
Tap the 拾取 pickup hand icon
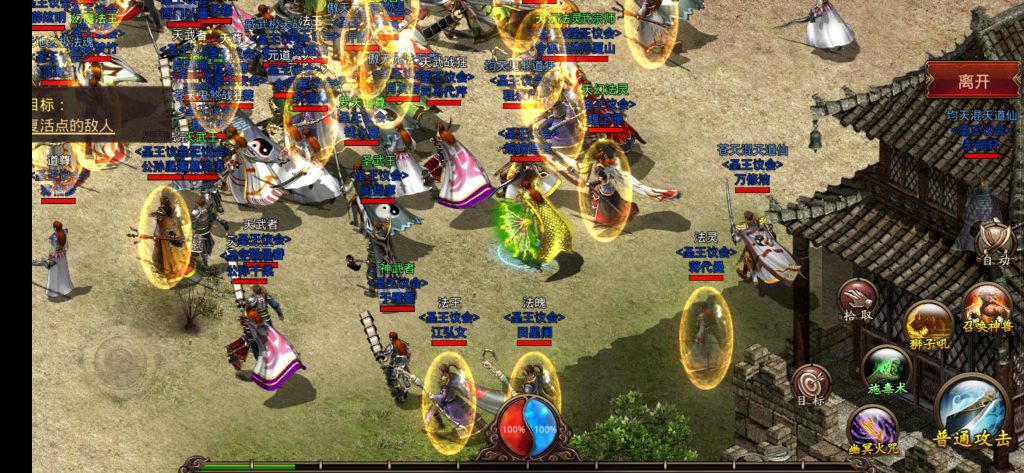858,299
